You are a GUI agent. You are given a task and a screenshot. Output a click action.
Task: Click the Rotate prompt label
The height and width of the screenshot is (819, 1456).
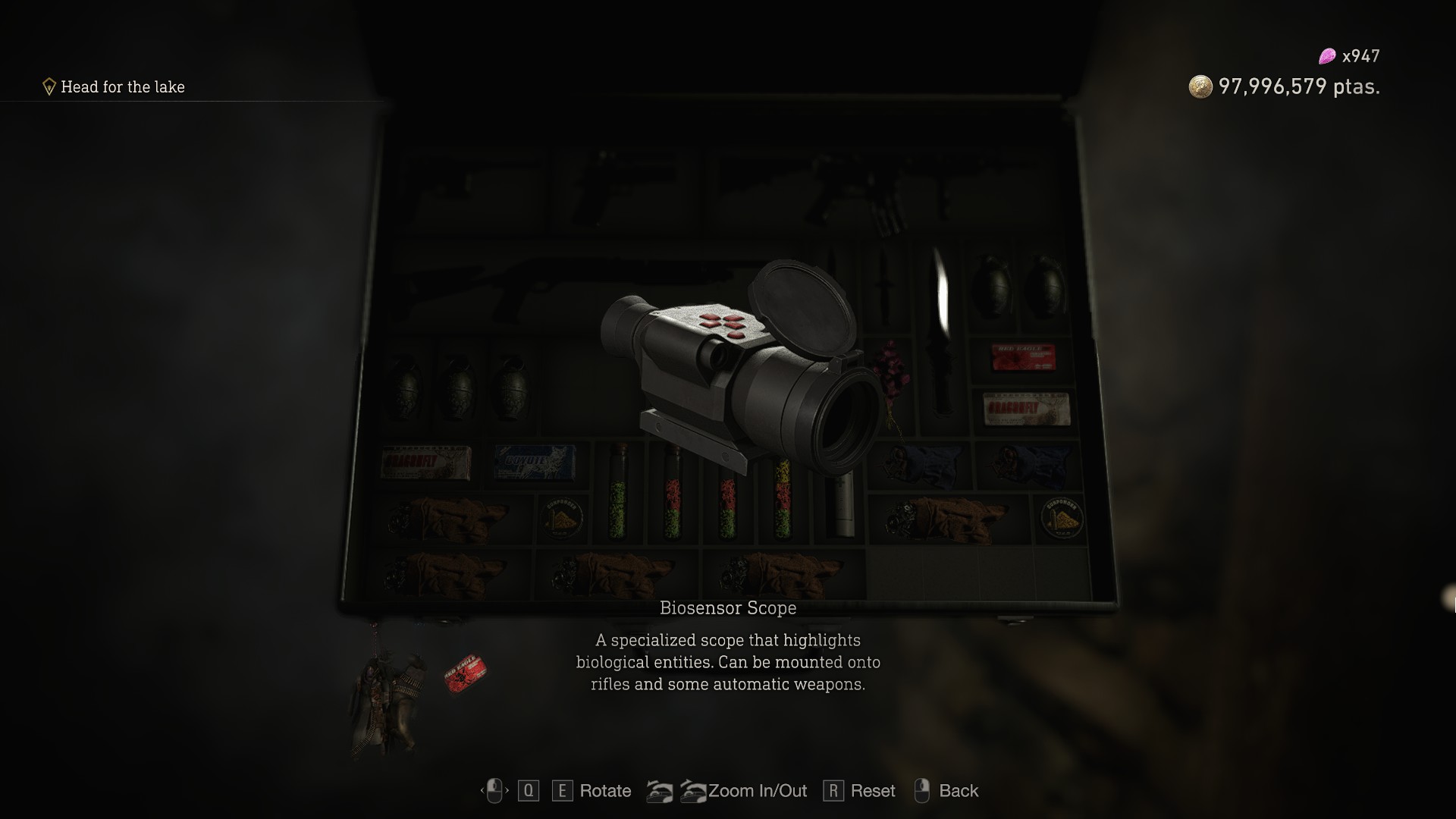pyautogui.click(x=604, y=791)
